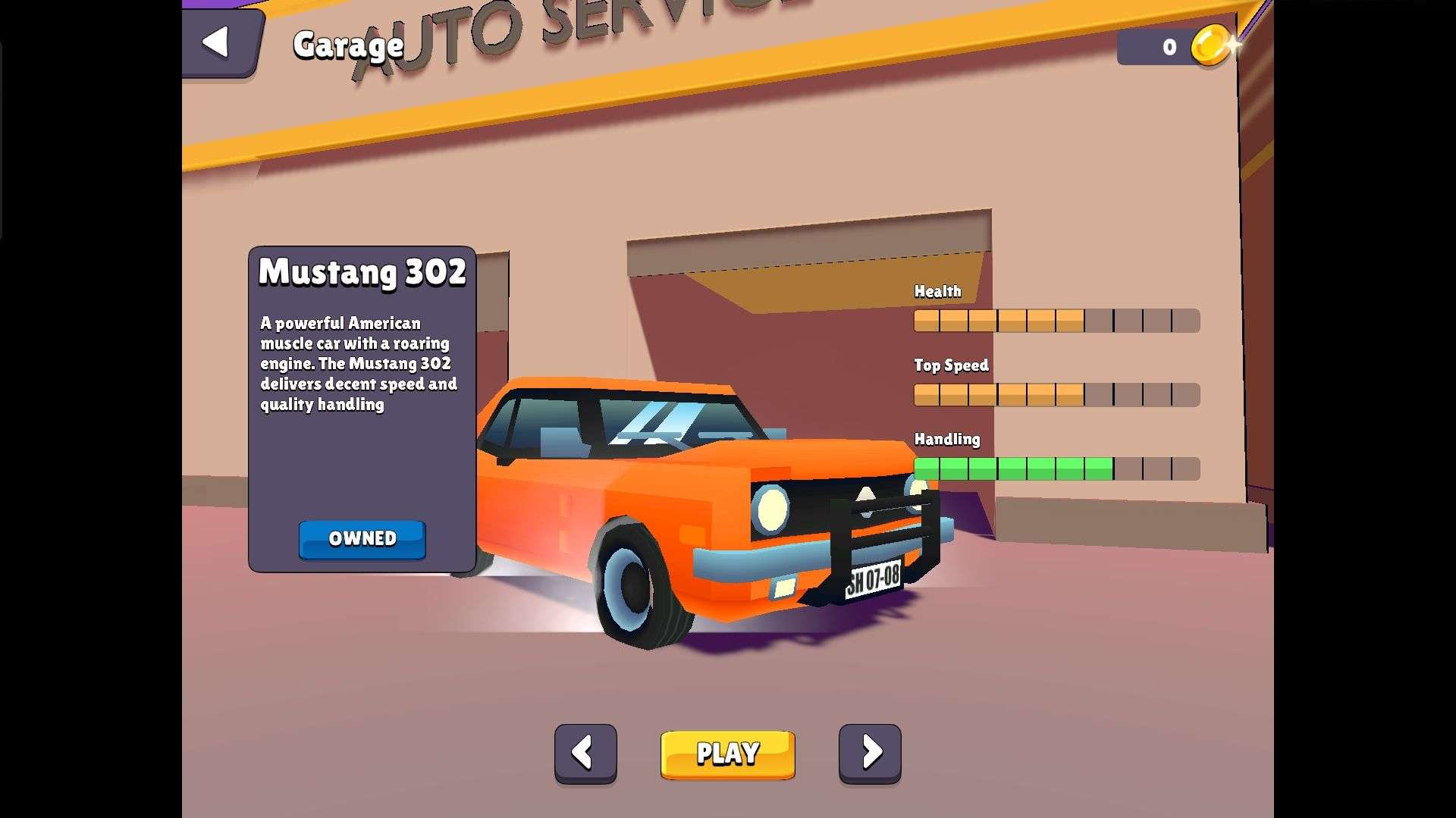Screen dimensions: 1456x818
Task: Tap the gold coin balance icon
Action: pos(1211,45)
